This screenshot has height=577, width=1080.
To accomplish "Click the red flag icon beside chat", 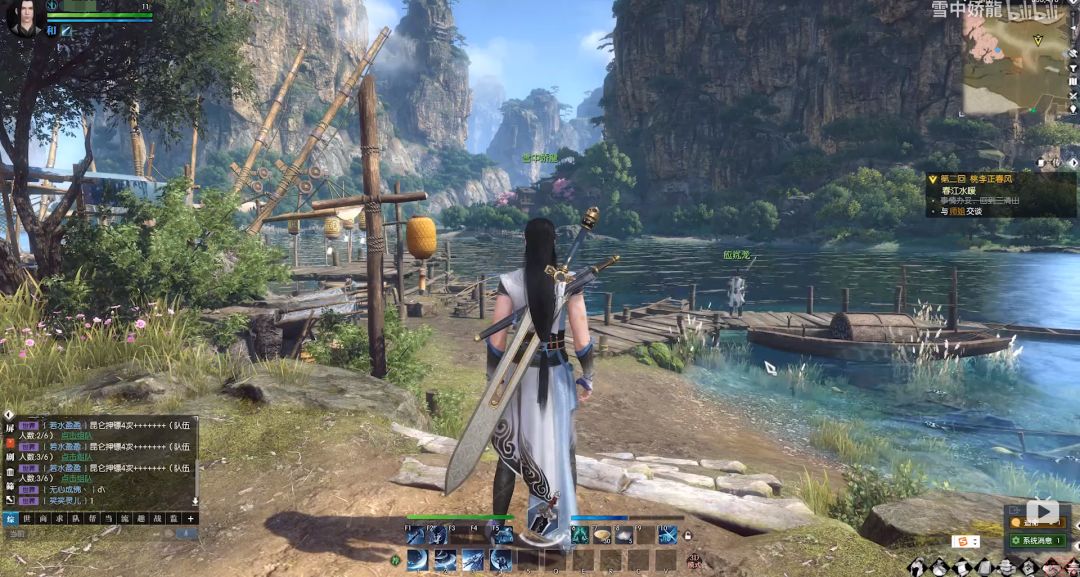I will tap(10, 441).
